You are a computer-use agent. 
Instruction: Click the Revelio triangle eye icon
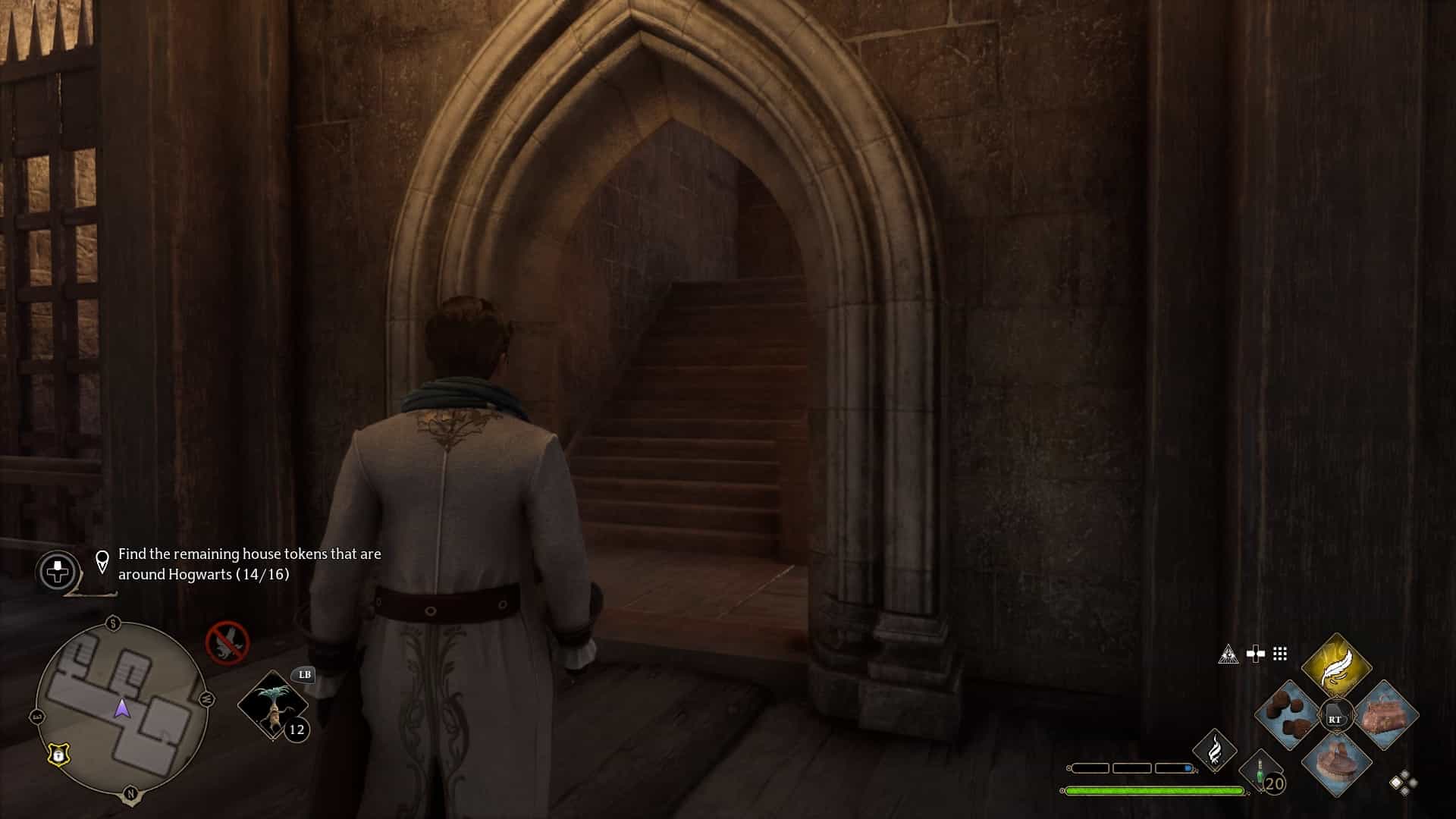pyautogui.click(x=1228, y=654)
